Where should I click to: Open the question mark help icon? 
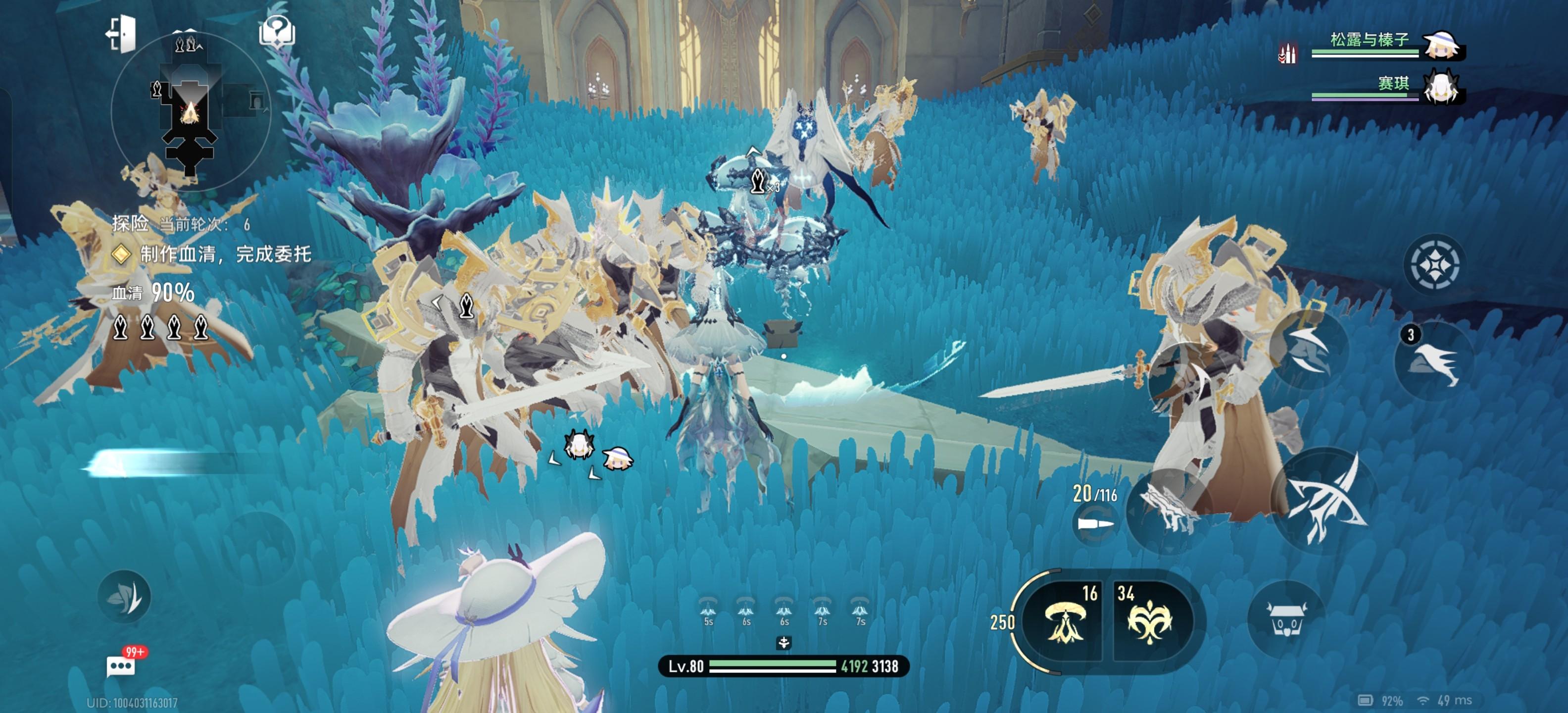point(278,32)
